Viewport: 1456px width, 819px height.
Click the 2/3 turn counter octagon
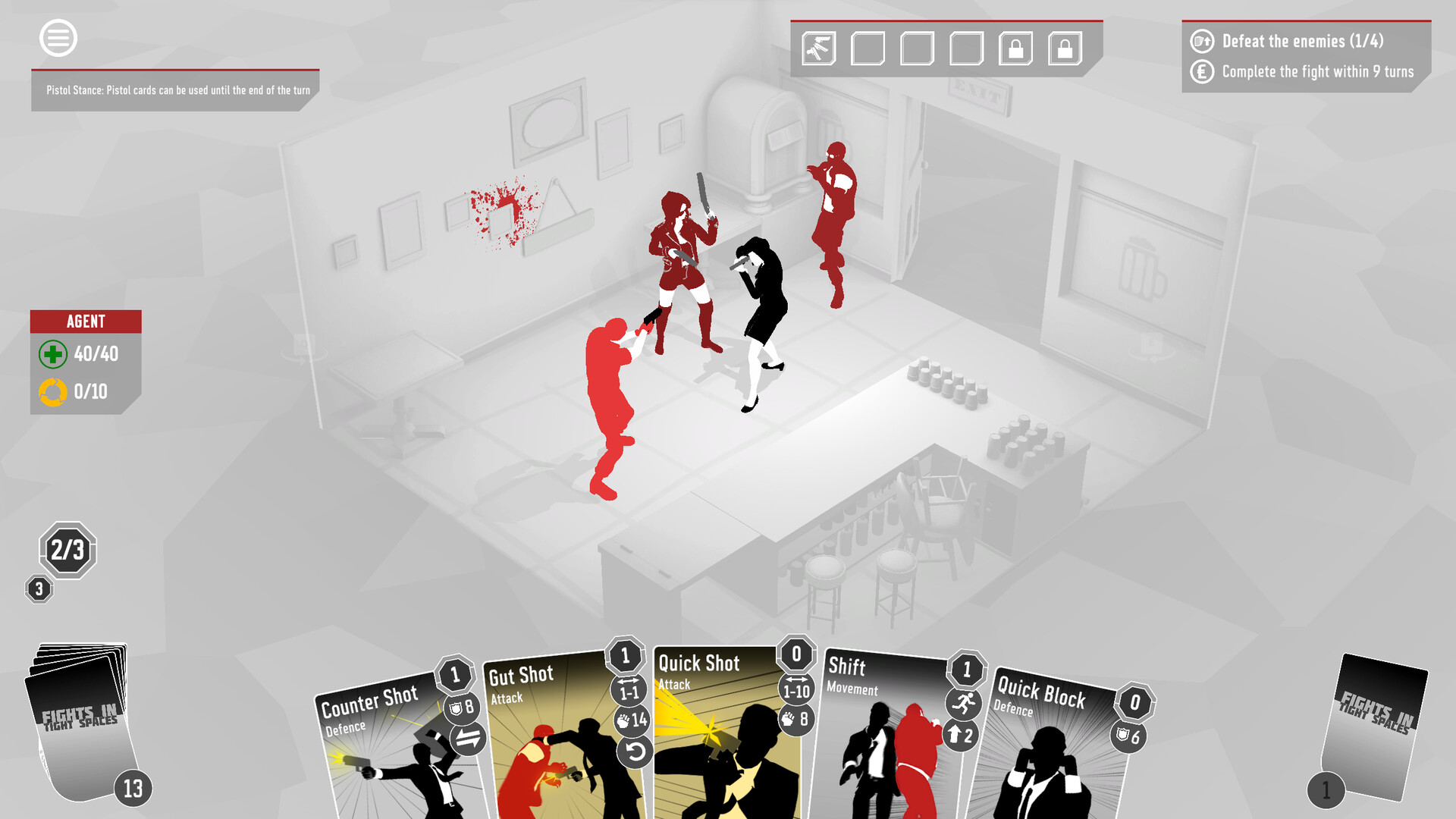coord(68,551)
